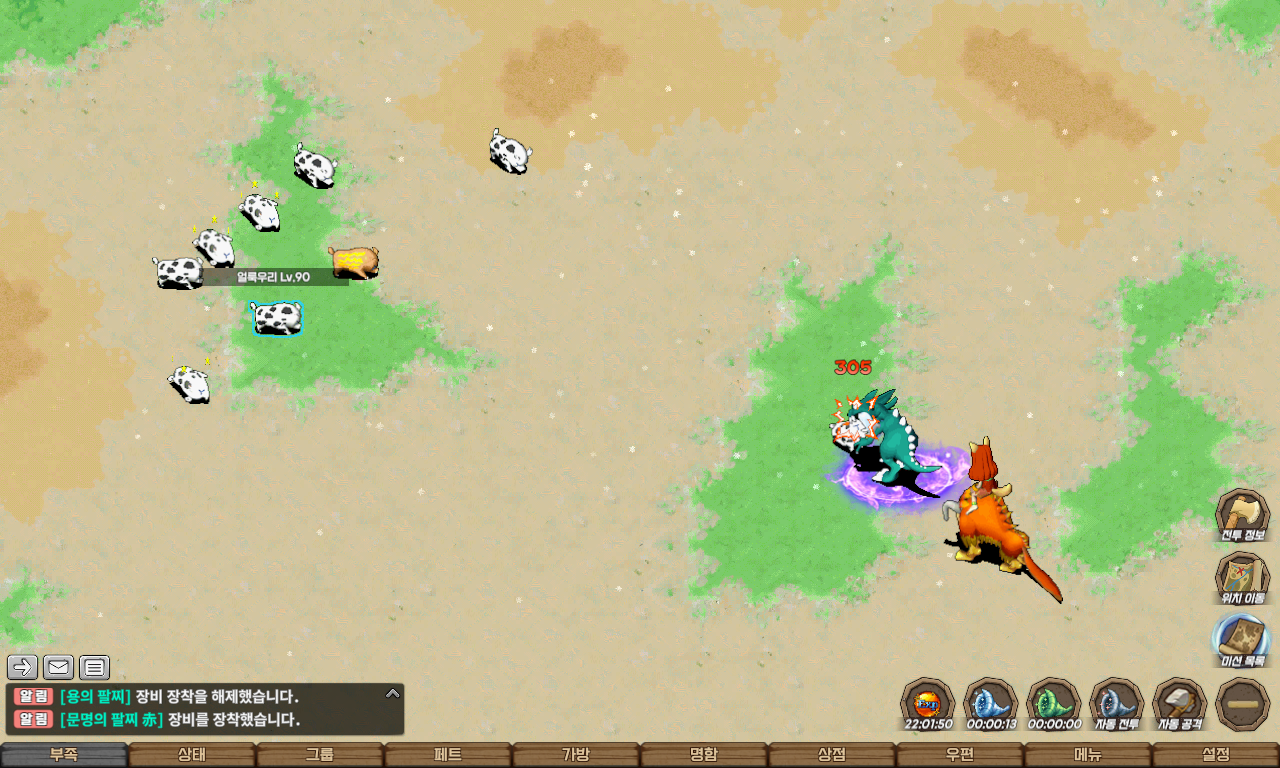Open the 상태 (status) menu
Image resolution: width=1280 pixels, height=768 pixels.
pos(192,755)
